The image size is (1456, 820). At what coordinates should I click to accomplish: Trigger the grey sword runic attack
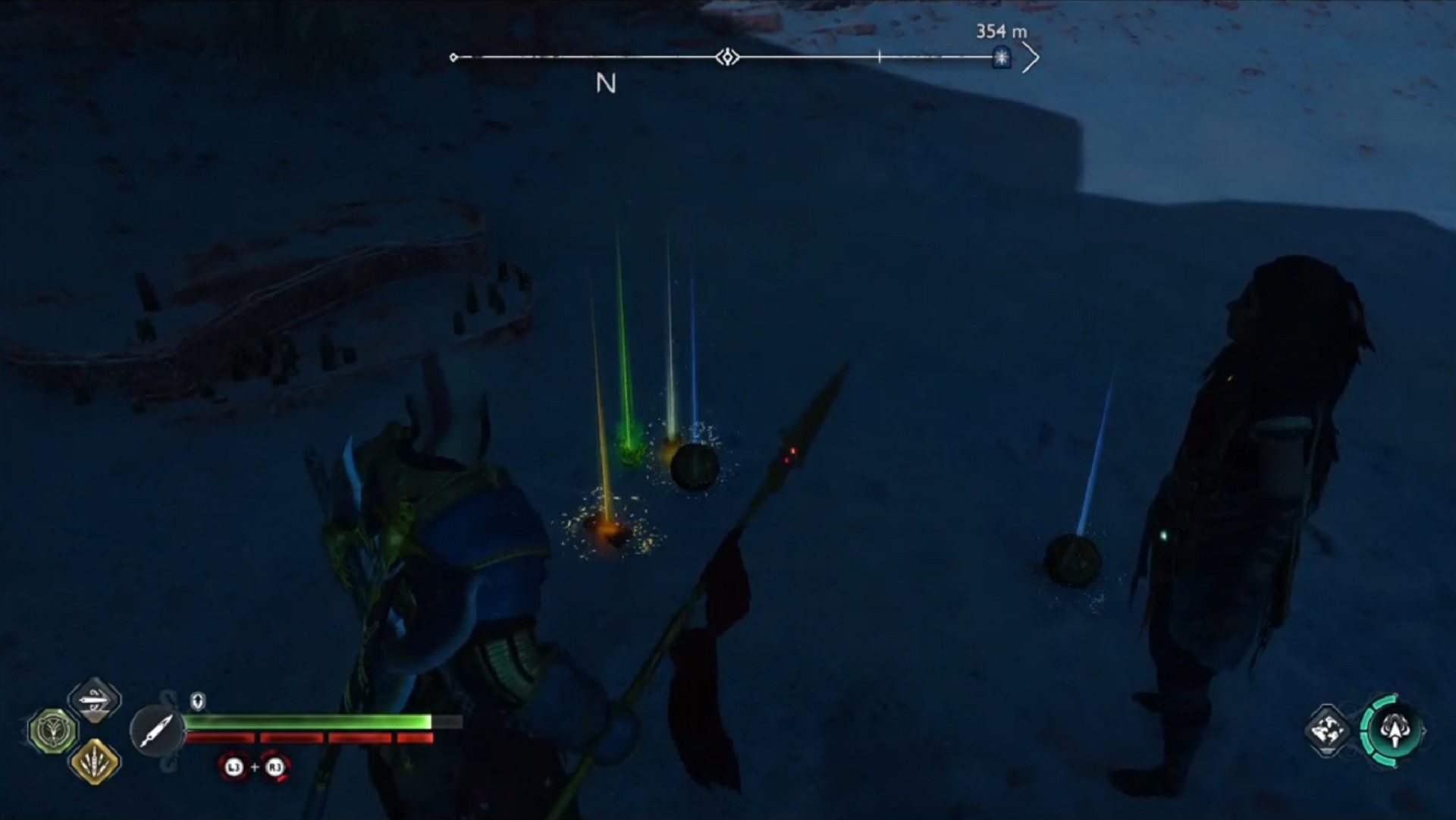click(x=95, y=700)
